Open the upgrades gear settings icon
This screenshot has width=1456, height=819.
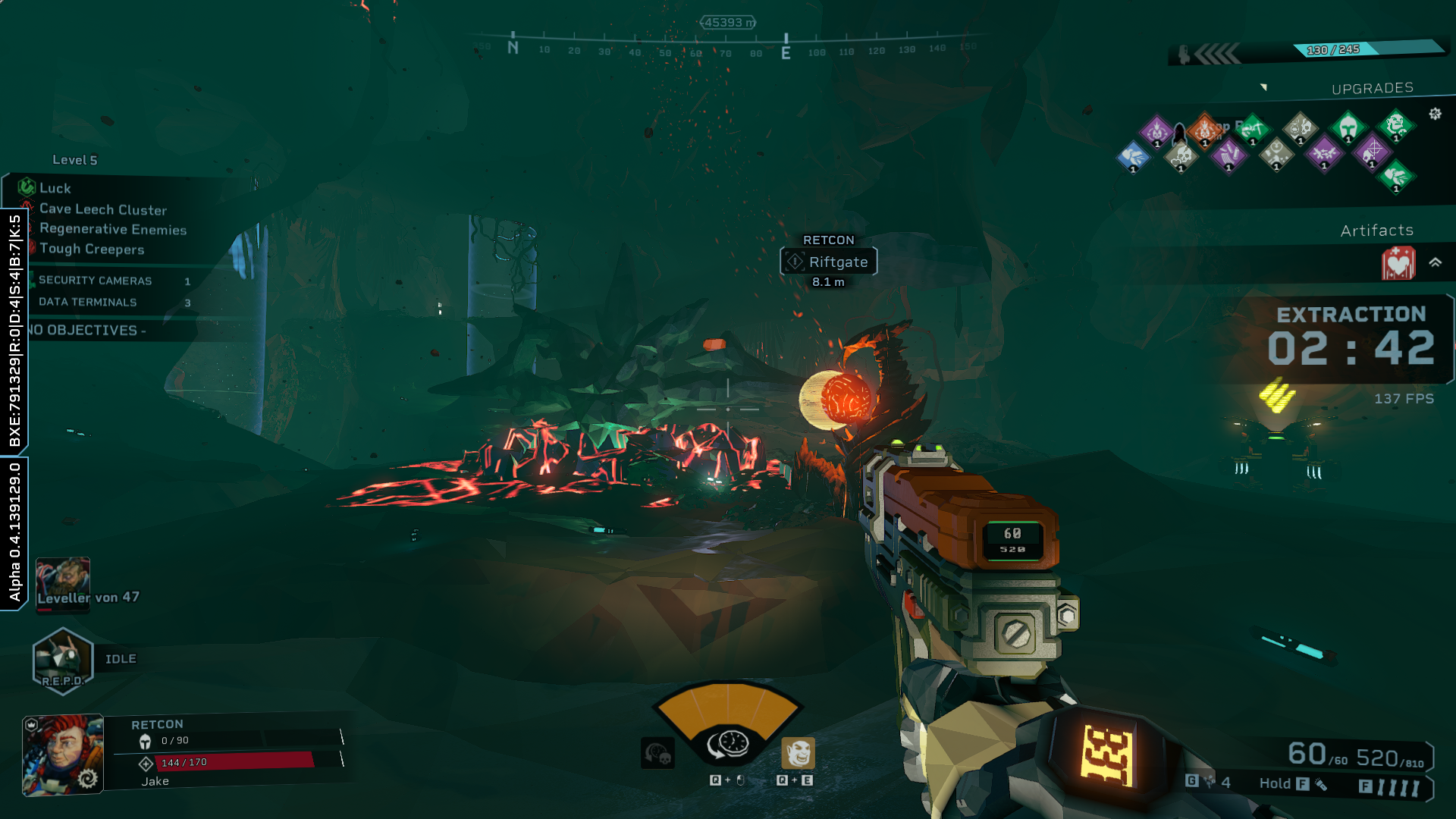(1435, 114)
